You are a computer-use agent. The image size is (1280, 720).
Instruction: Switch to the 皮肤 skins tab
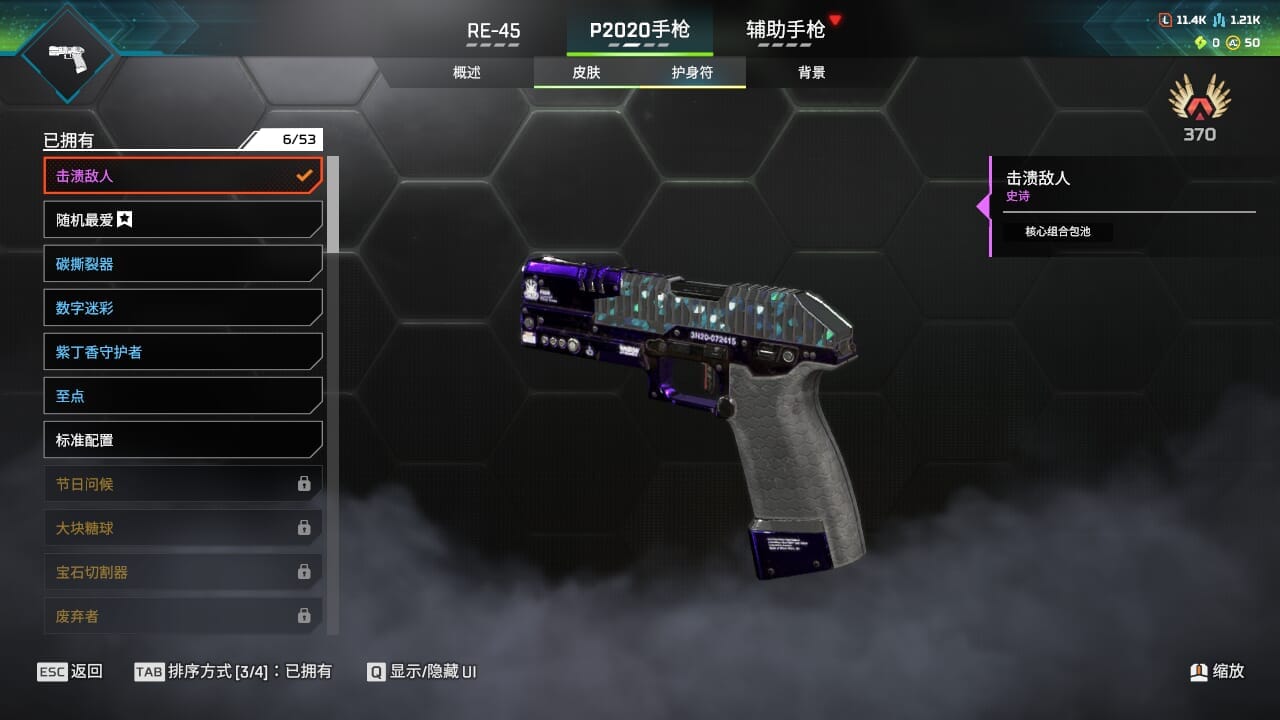[x=586, y=73]
